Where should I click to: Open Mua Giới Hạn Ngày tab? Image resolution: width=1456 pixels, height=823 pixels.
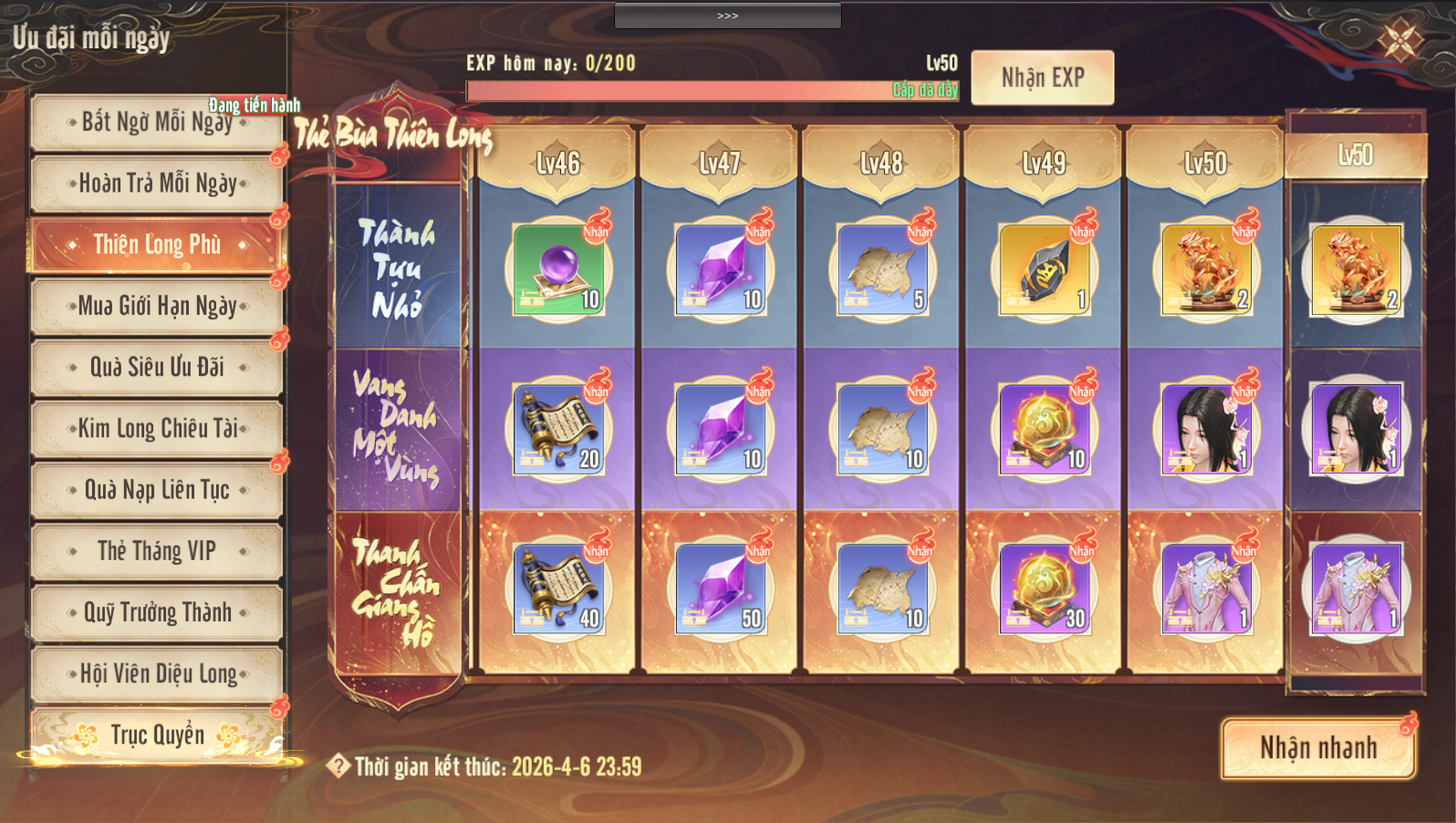(x=156, y=306)
